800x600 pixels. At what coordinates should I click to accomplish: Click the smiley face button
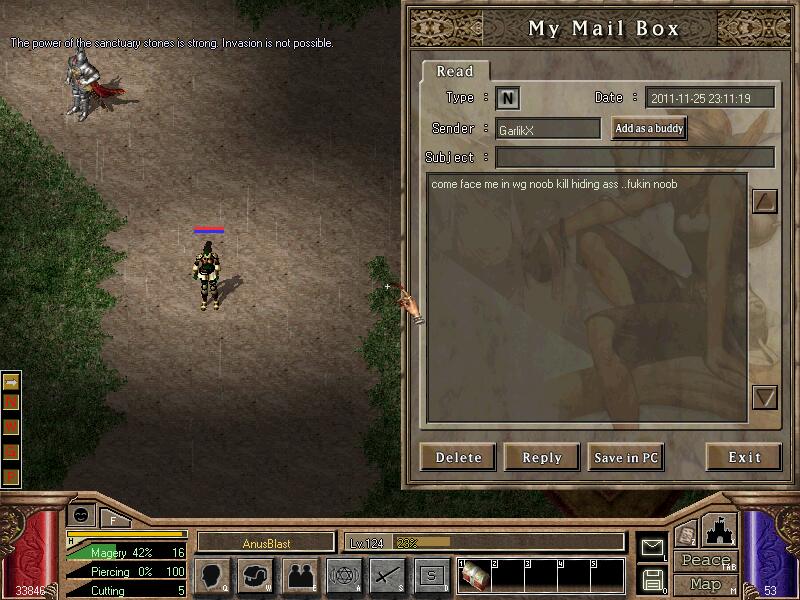[x=80, y=514]
